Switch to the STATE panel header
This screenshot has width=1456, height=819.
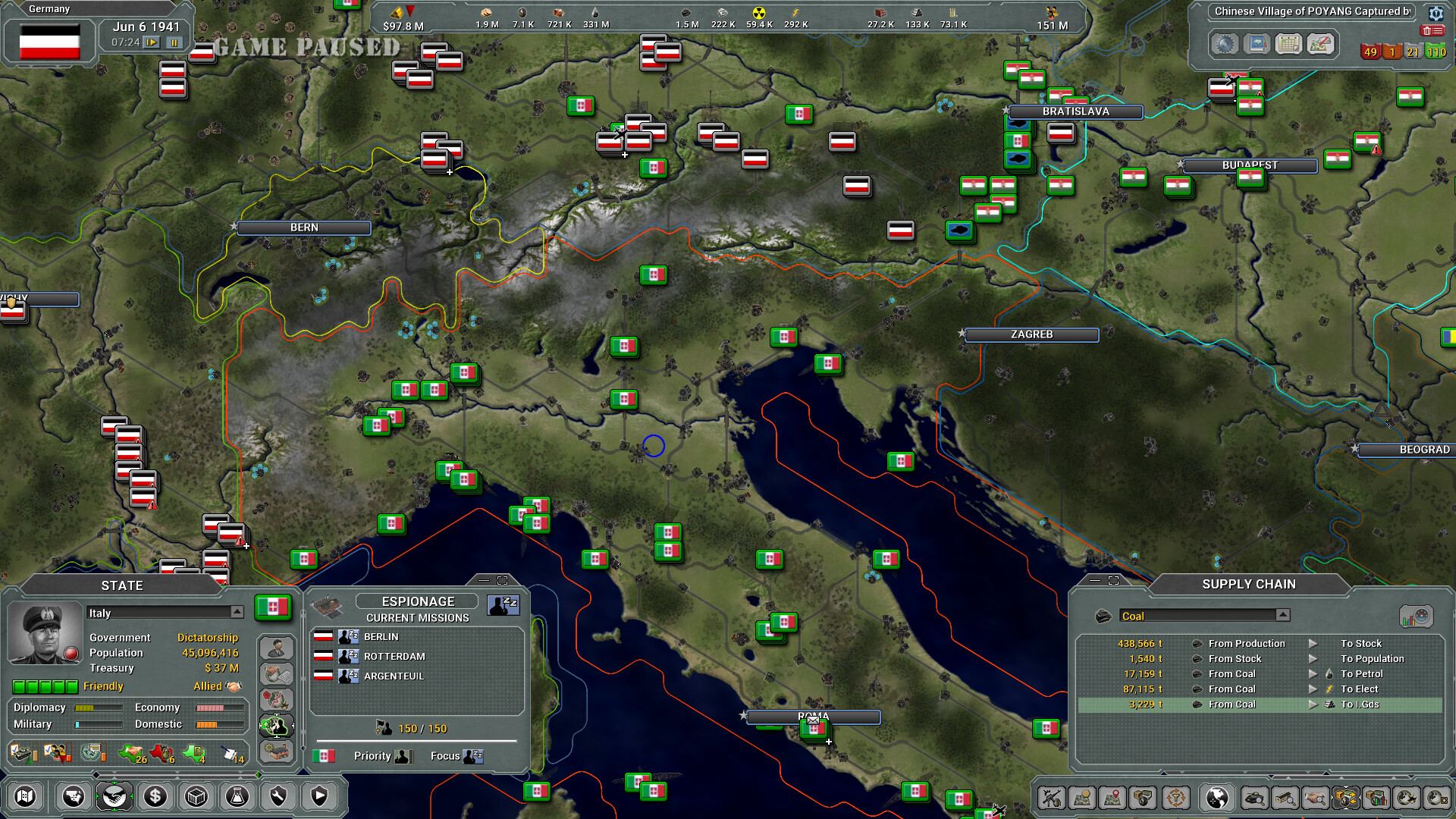pyautogui.click(x=123, y=585)
